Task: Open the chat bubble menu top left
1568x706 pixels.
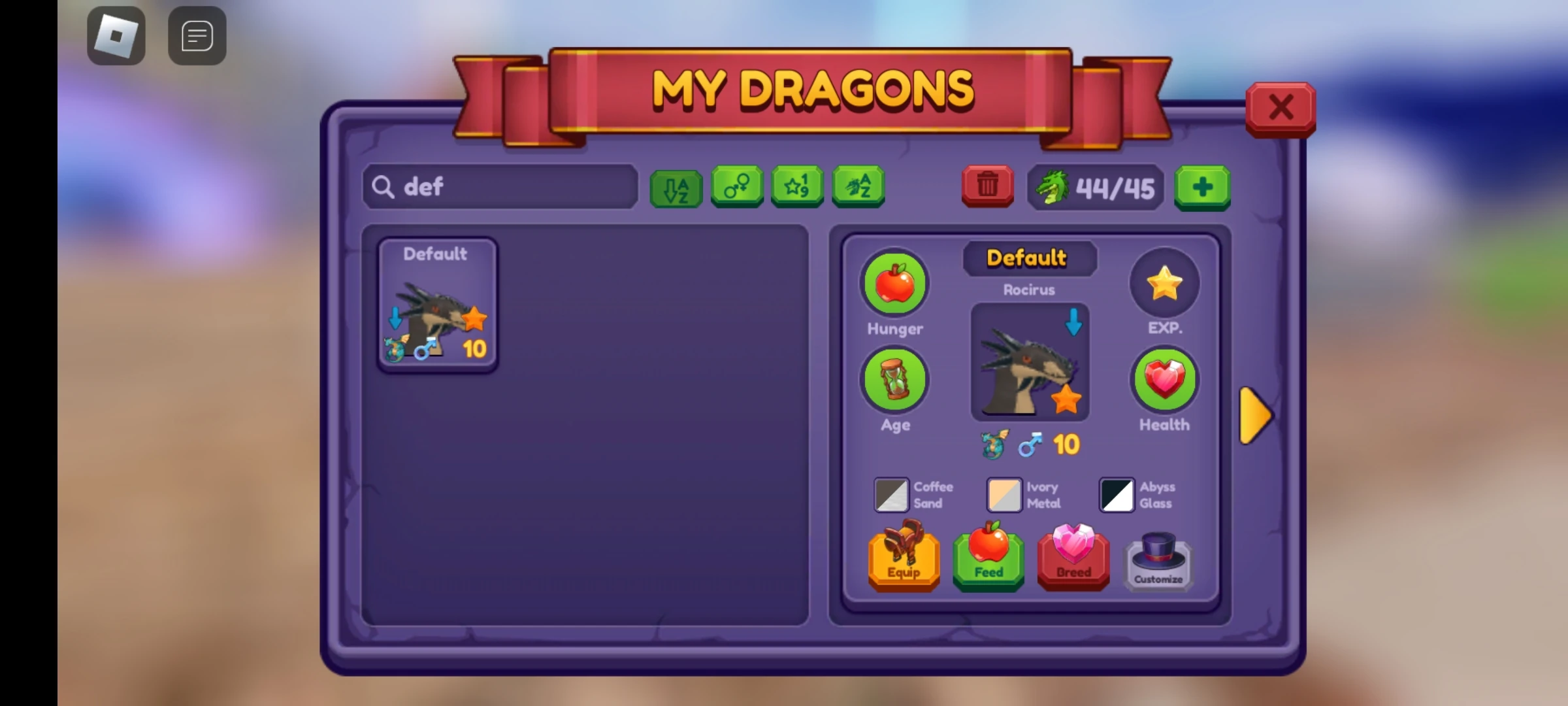Action: (197, 35)
